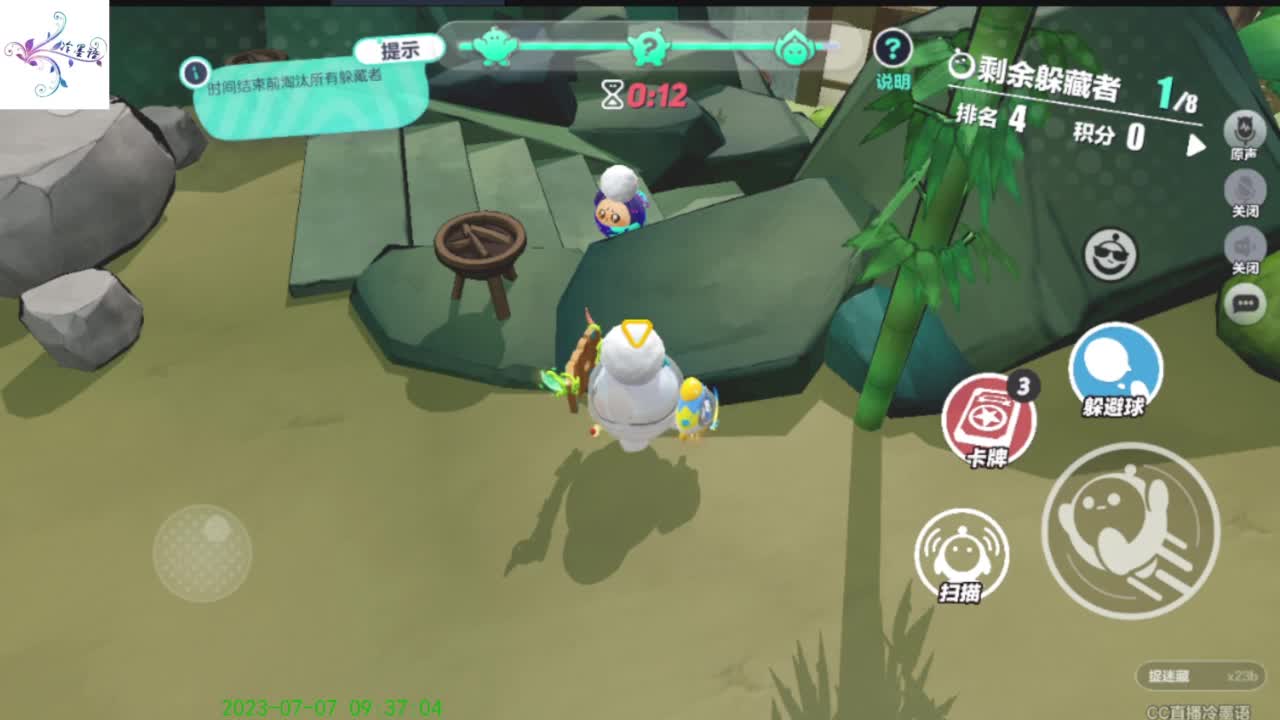
Task: Expand the scoreboard with the white arrow
Action: click(x=1196, y=146)
